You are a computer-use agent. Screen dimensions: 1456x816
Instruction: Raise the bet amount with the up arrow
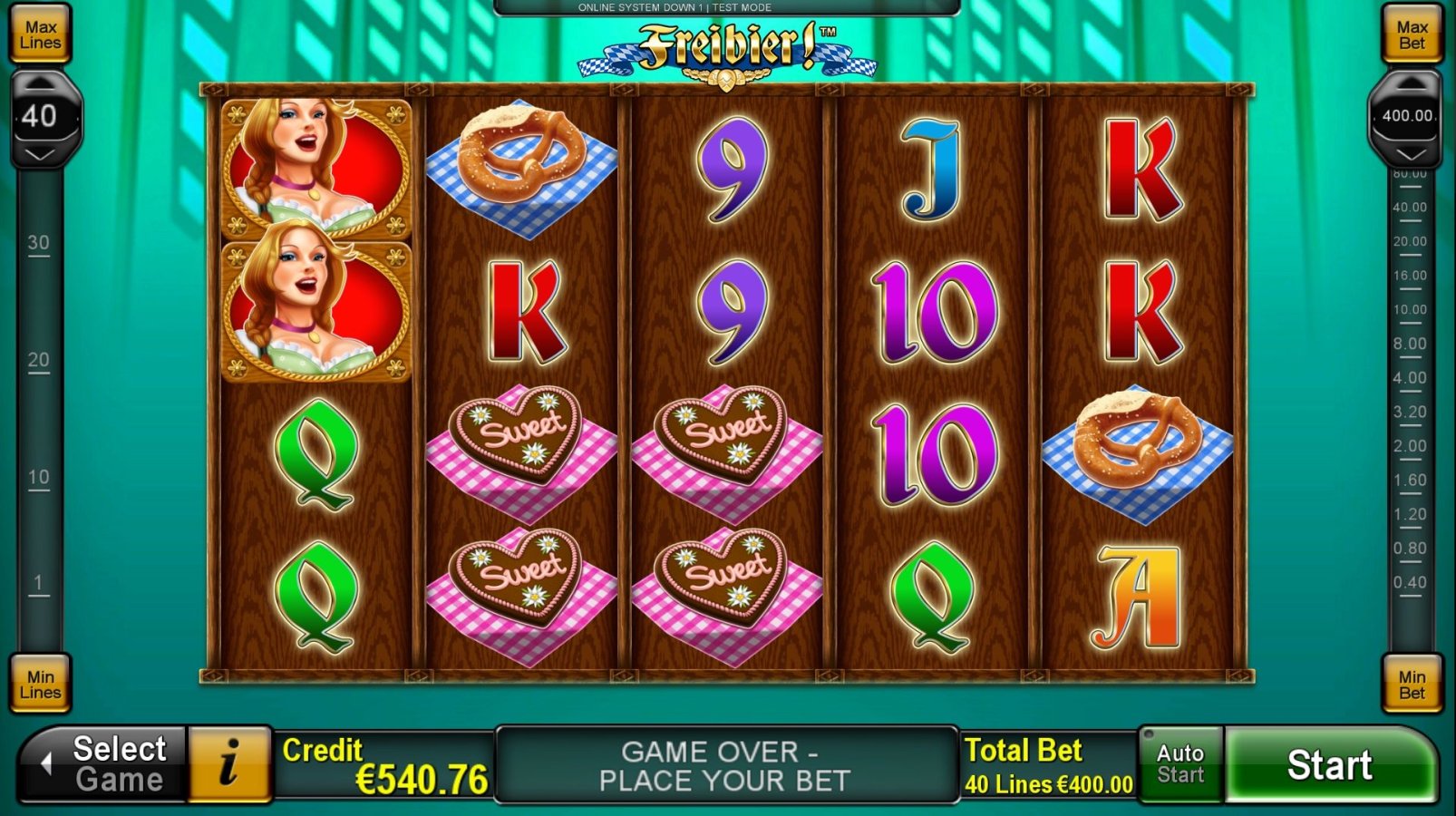1408,84
